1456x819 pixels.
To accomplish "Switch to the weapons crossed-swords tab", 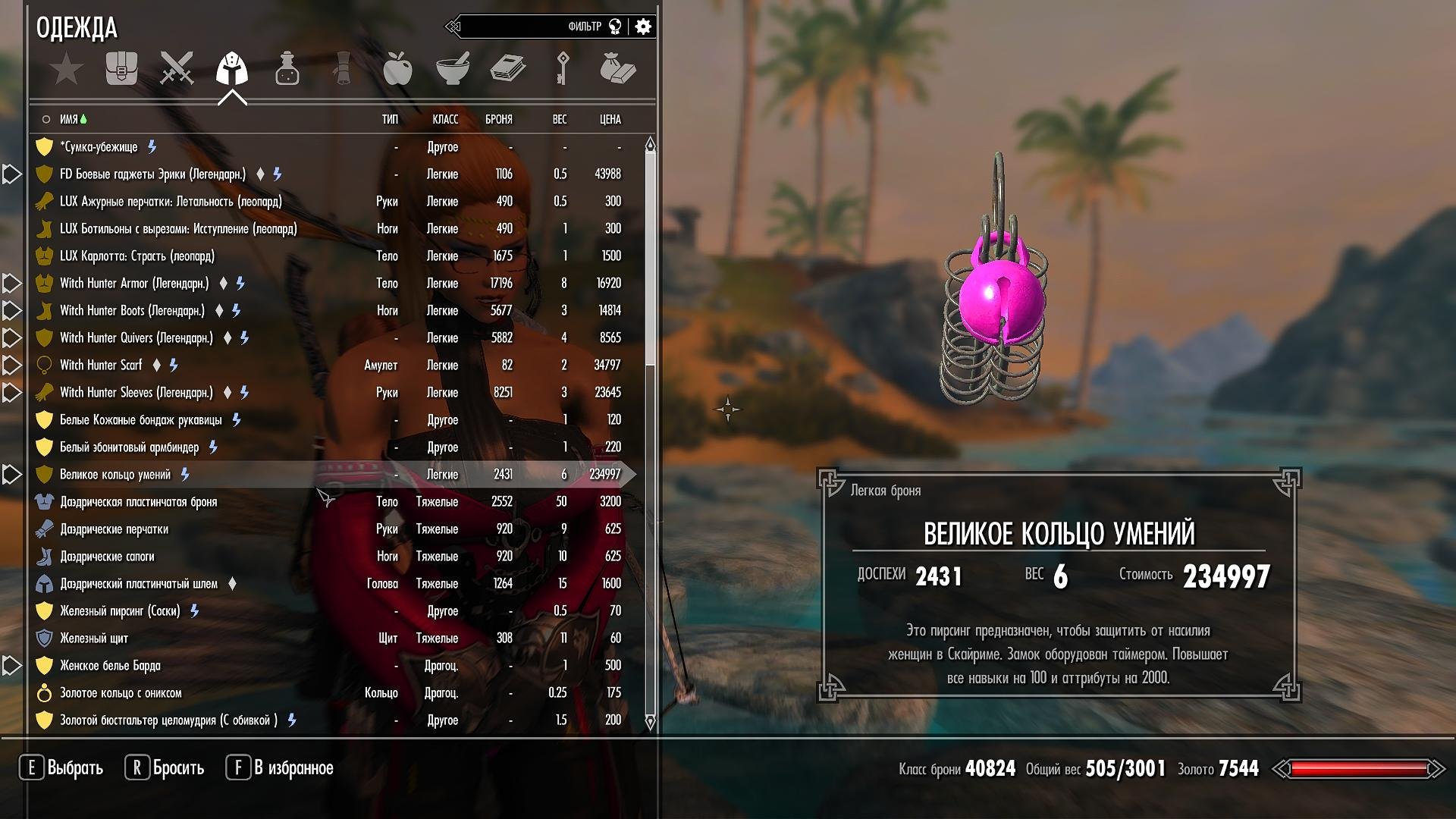I will click(x=177, y=69).
